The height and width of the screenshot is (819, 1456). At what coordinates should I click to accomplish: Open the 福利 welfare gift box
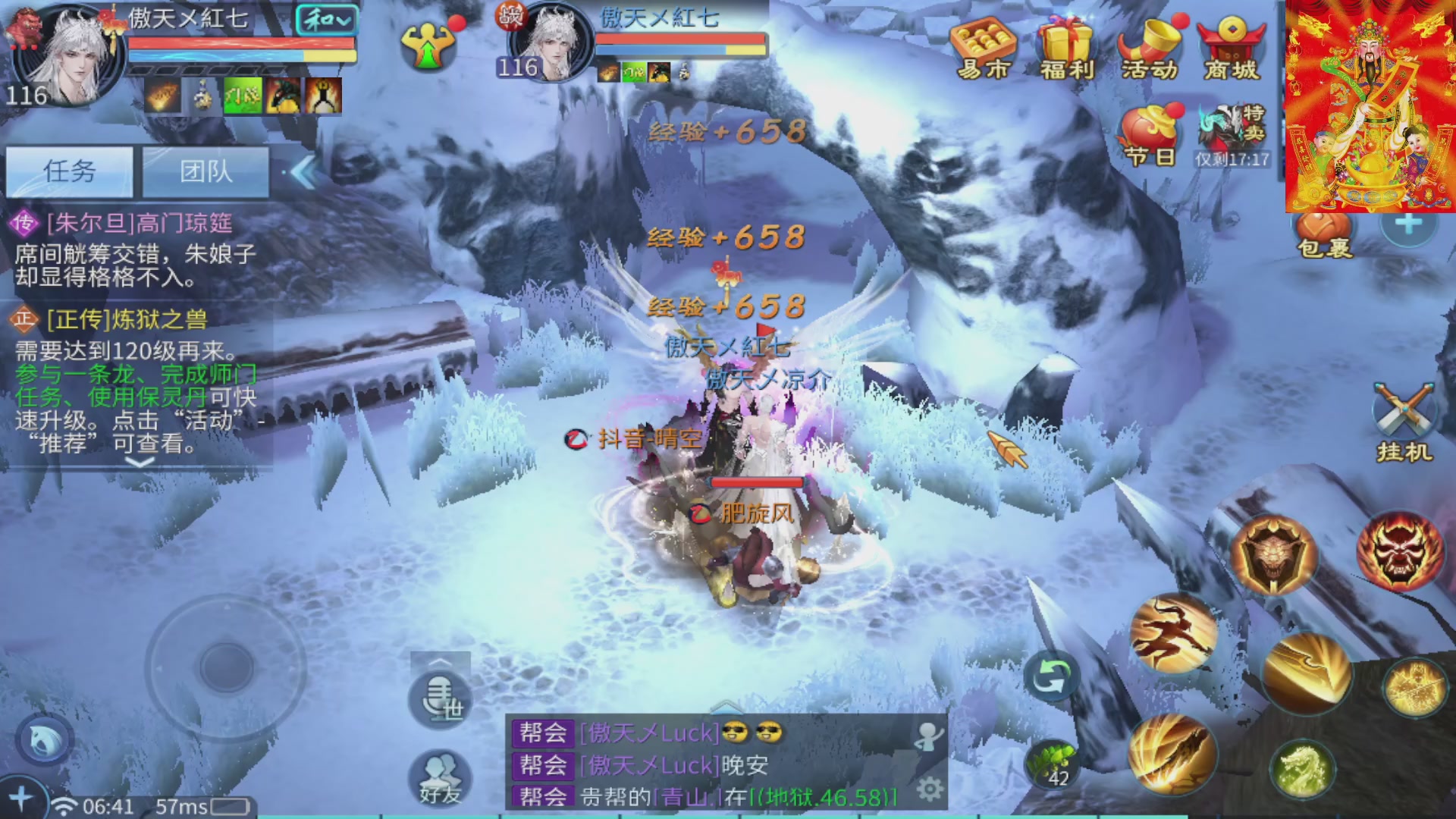tap(1066, 49)
